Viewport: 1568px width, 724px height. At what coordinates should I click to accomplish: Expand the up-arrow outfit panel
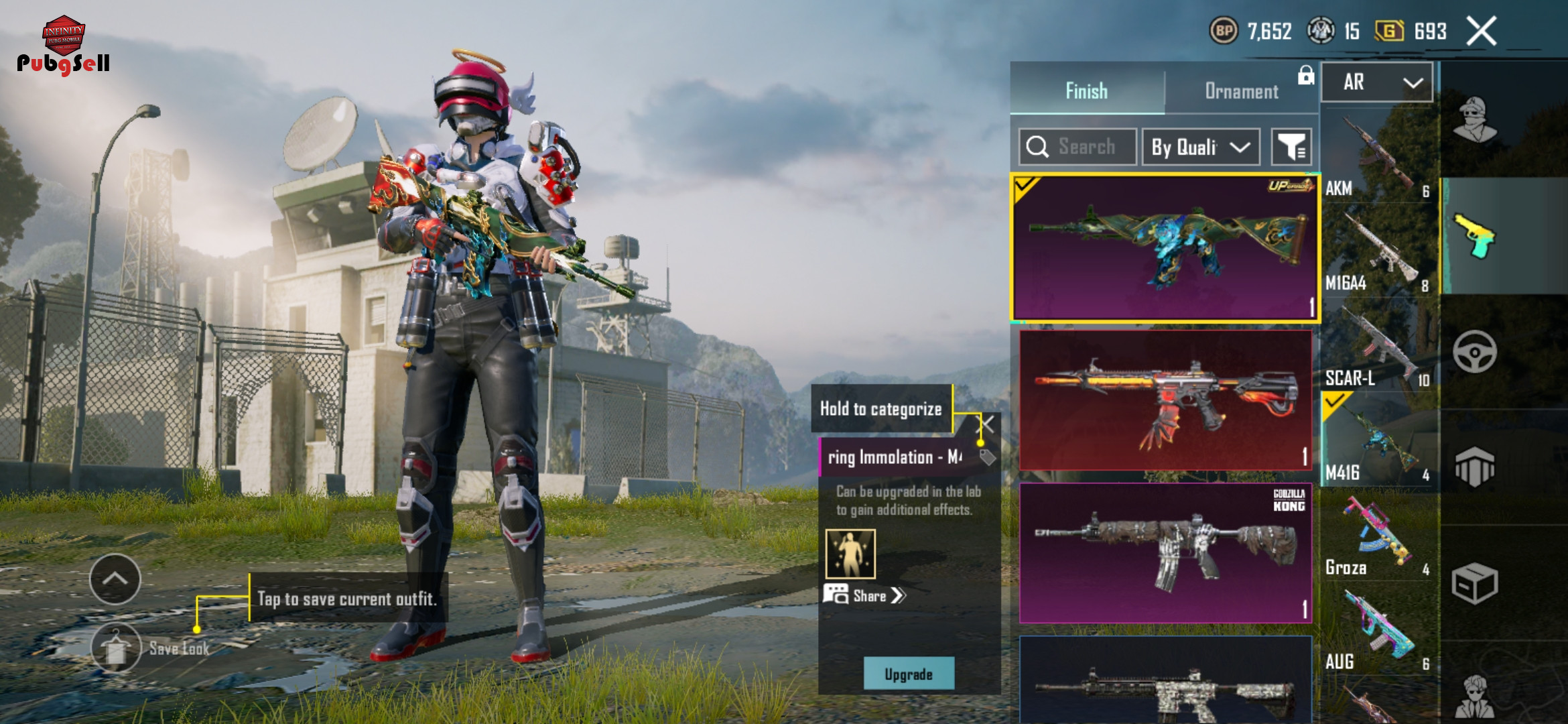tap(115, 579)
